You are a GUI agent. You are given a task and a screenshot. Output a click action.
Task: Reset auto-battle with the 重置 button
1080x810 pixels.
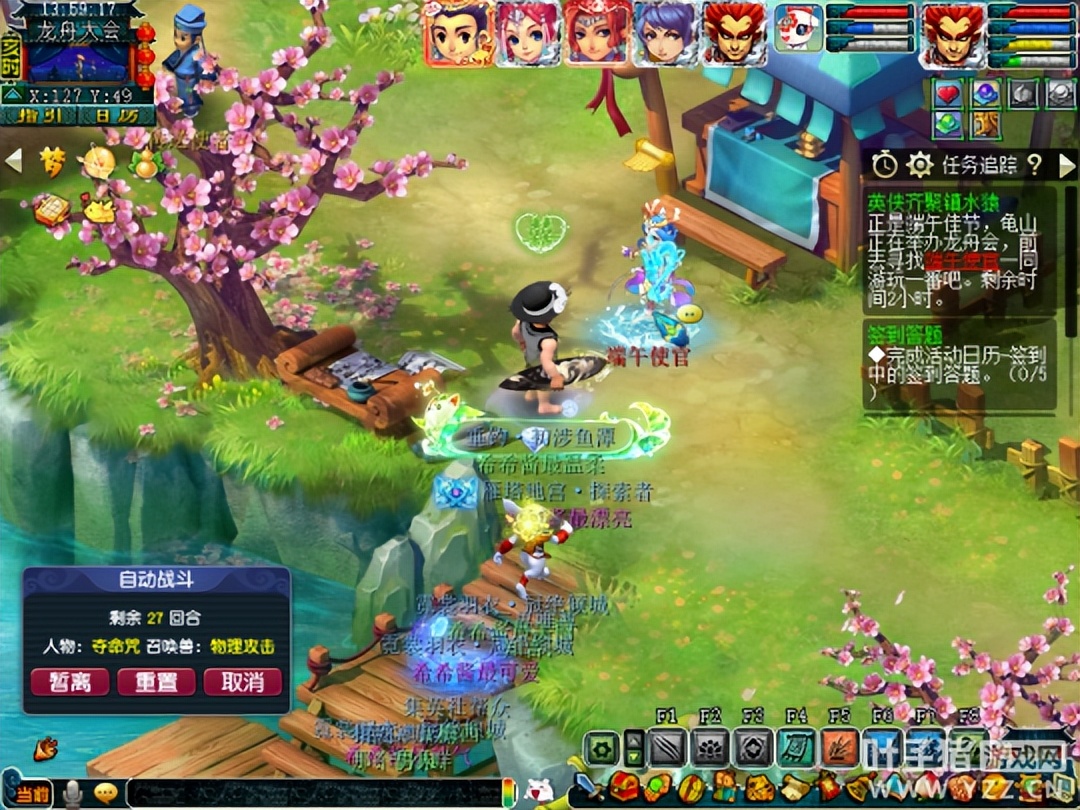(x=156, y=682)
